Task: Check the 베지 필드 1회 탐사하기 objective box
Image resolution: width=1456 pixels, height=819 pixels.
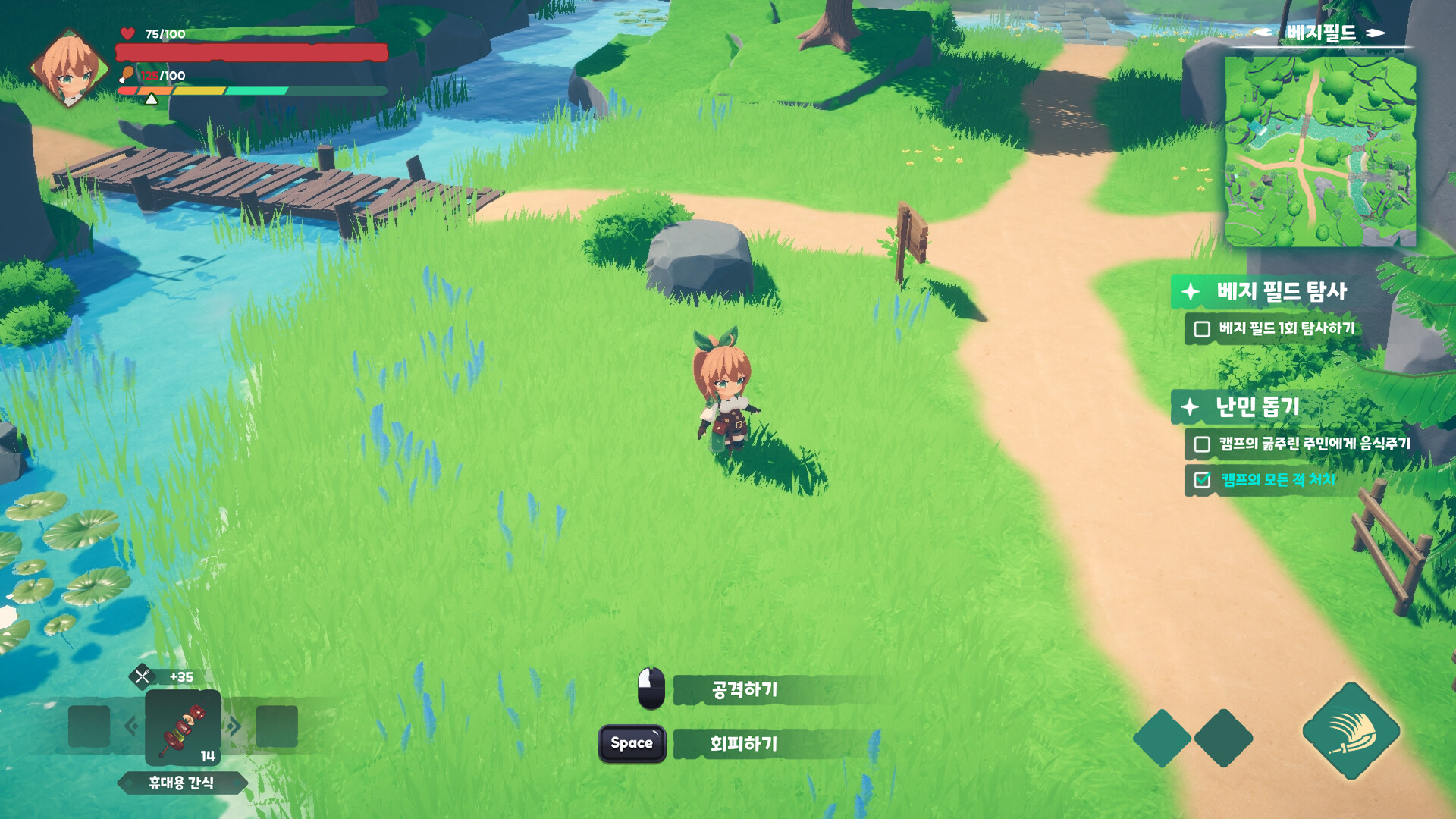Action: [1200, 329]
